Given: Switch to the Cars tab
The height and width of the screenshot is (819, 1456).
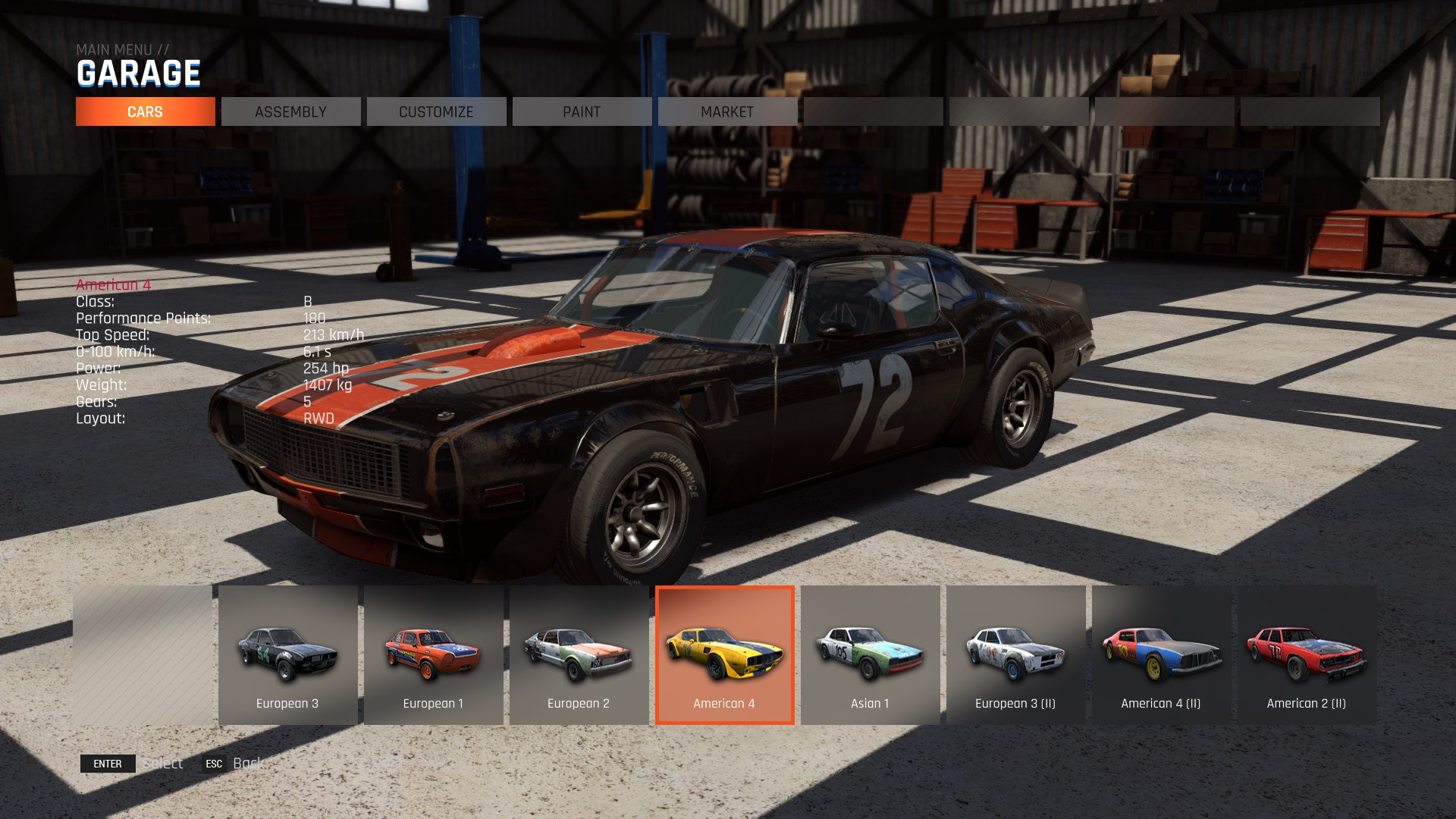Looking at the screenshot, I should tap(145, 111).
